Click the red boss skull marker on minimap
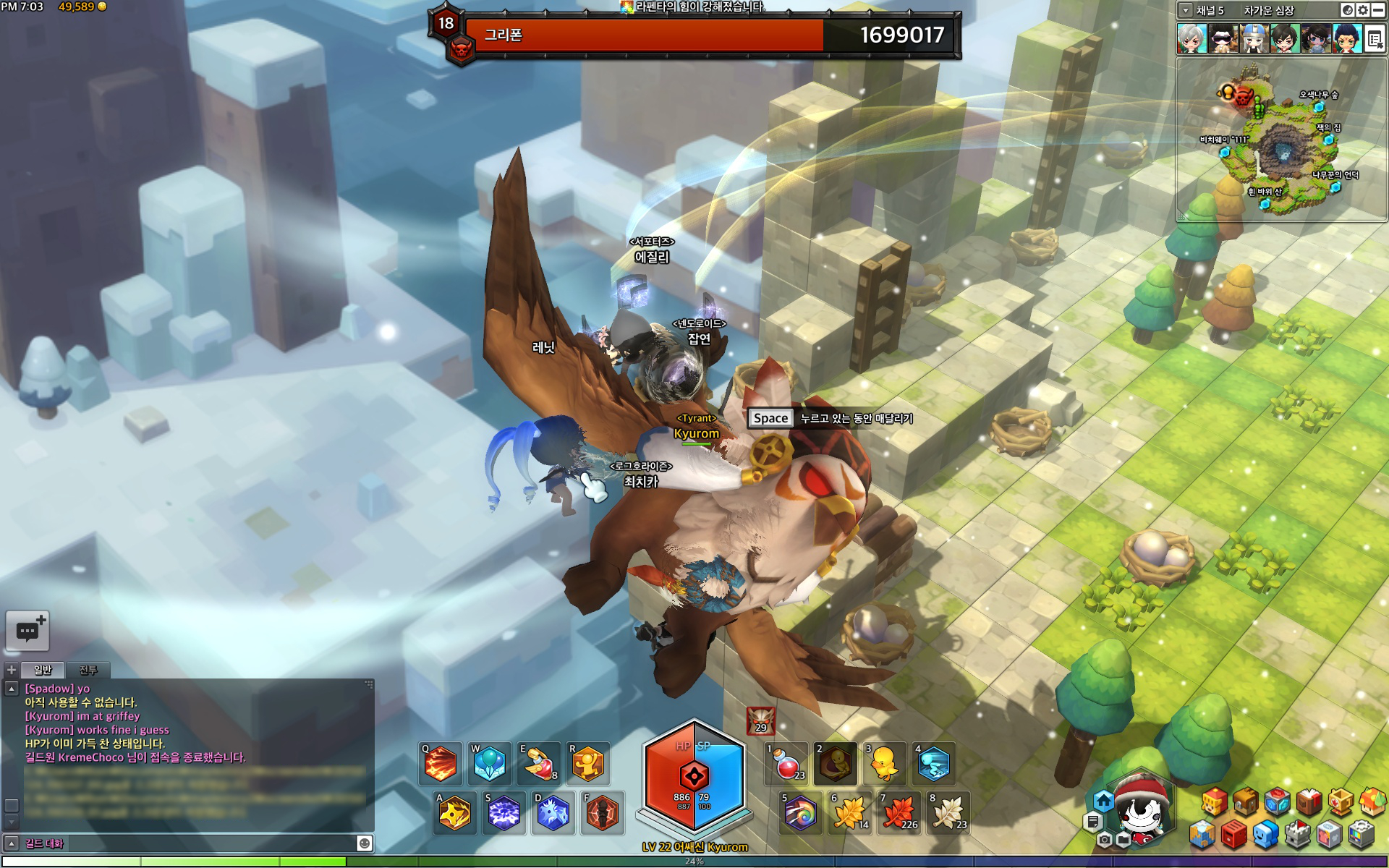This screenshot has height=868, width=1389. pos(1243,96)
